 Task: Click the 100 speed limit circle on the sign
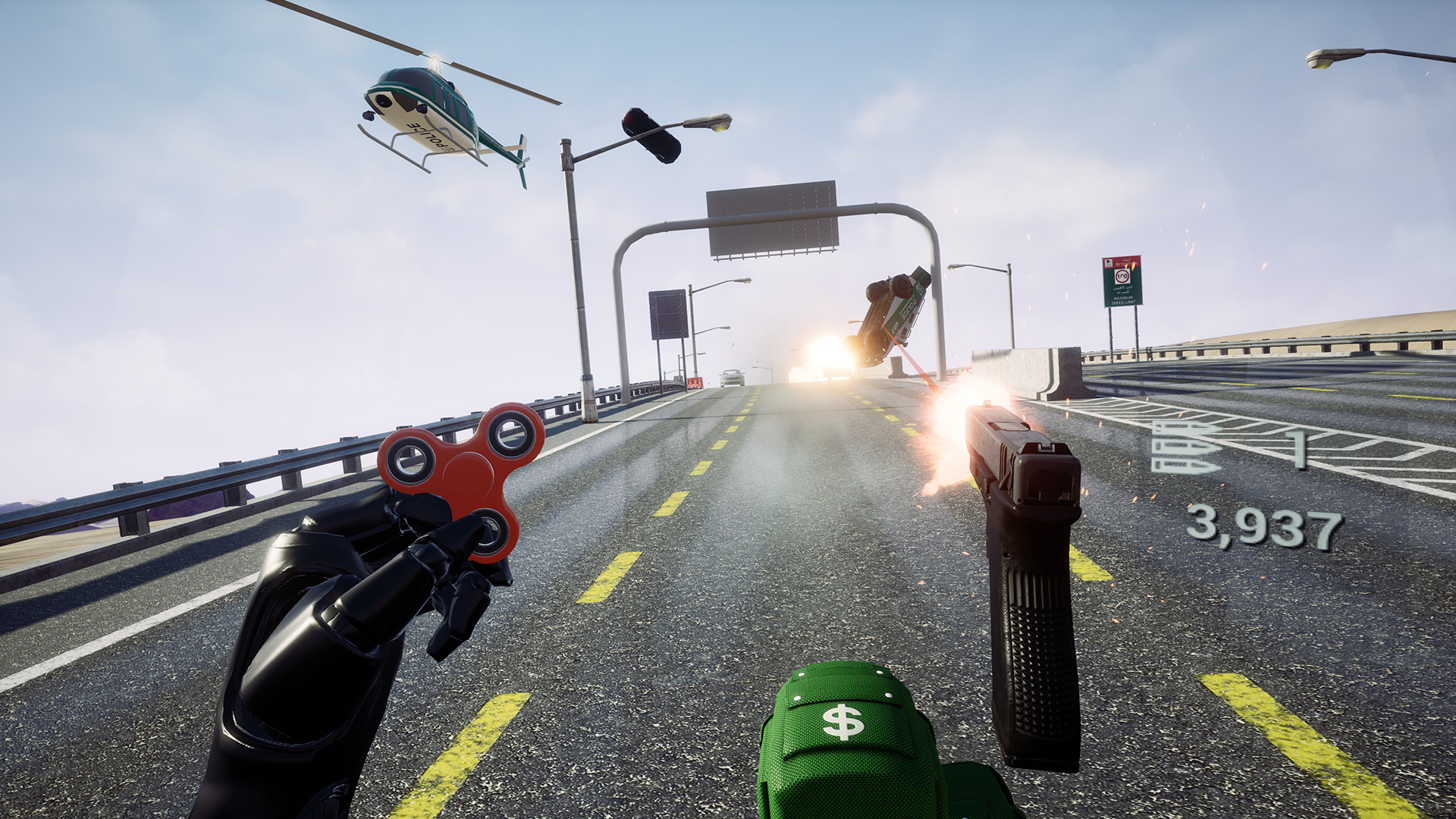[1122, 275]
